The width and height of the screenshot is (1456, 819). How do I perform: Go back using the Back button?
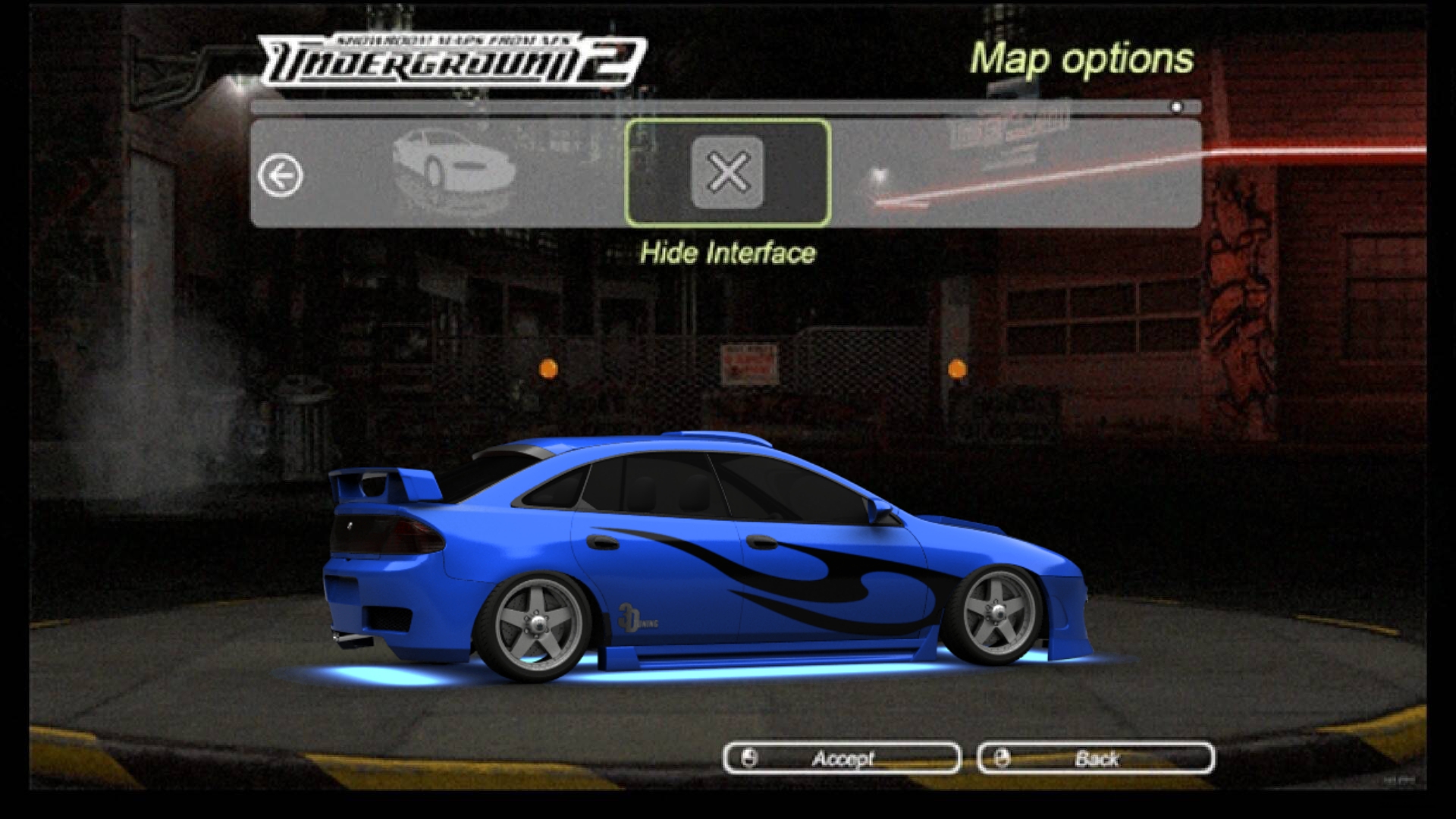click(x=1096, y=758)
